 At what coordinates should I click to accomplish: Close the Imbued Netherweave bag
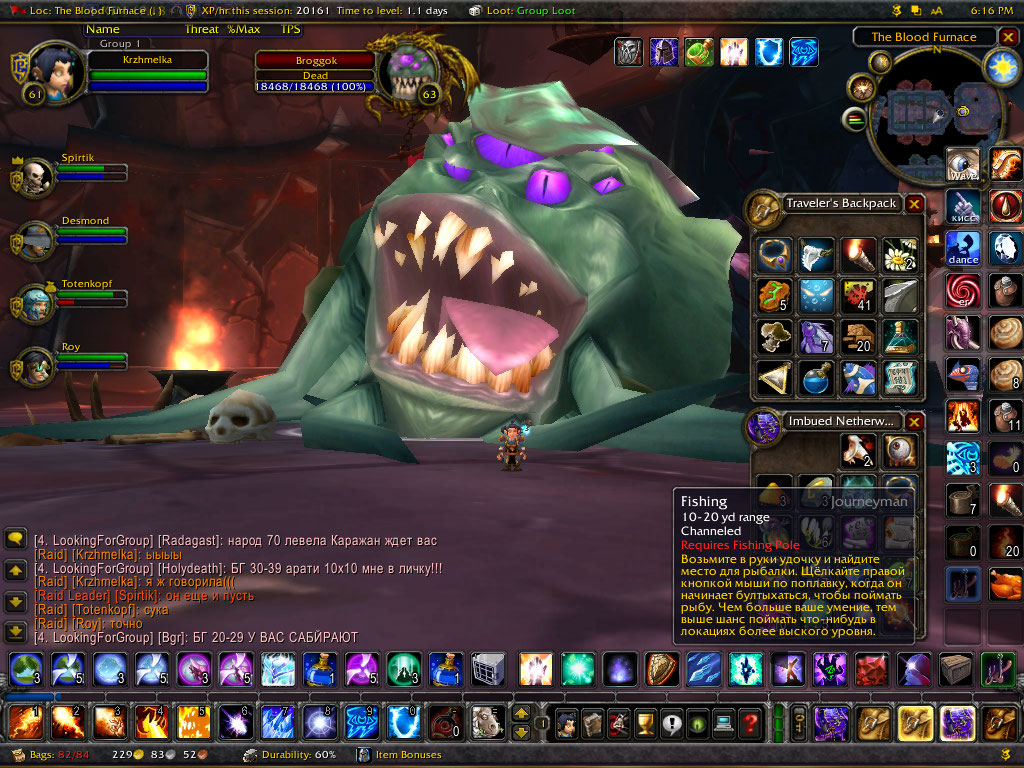pos(914,422)
